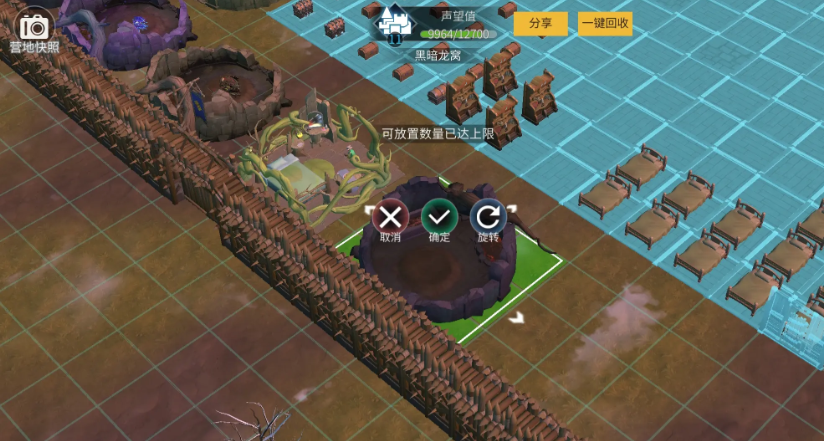The width and height of the screenshot is (824, 441).
Task: Rotate the building with 旋转 button
Action: 488,216
